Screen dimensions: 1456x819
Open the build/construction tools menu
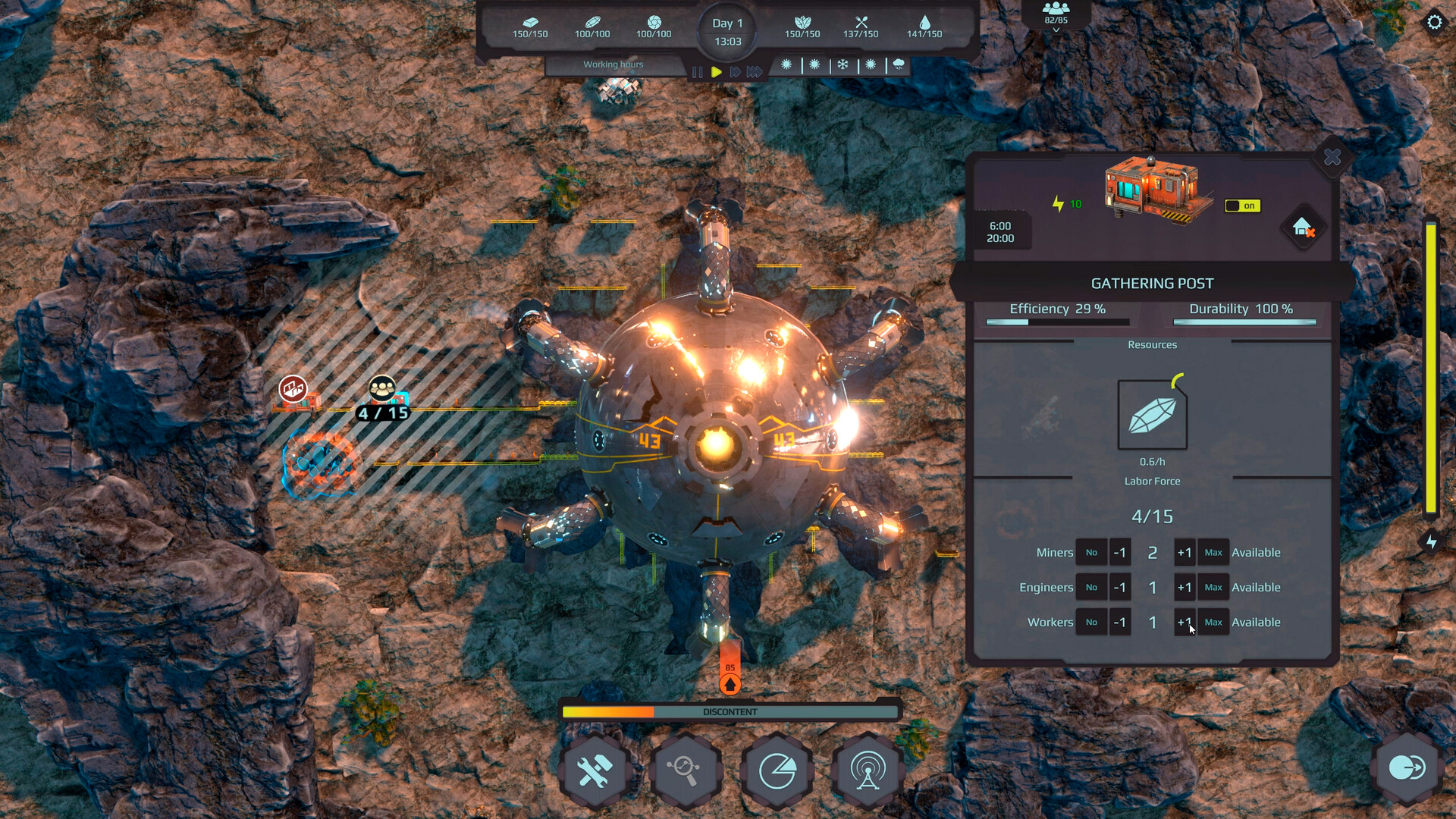[596, 770]
